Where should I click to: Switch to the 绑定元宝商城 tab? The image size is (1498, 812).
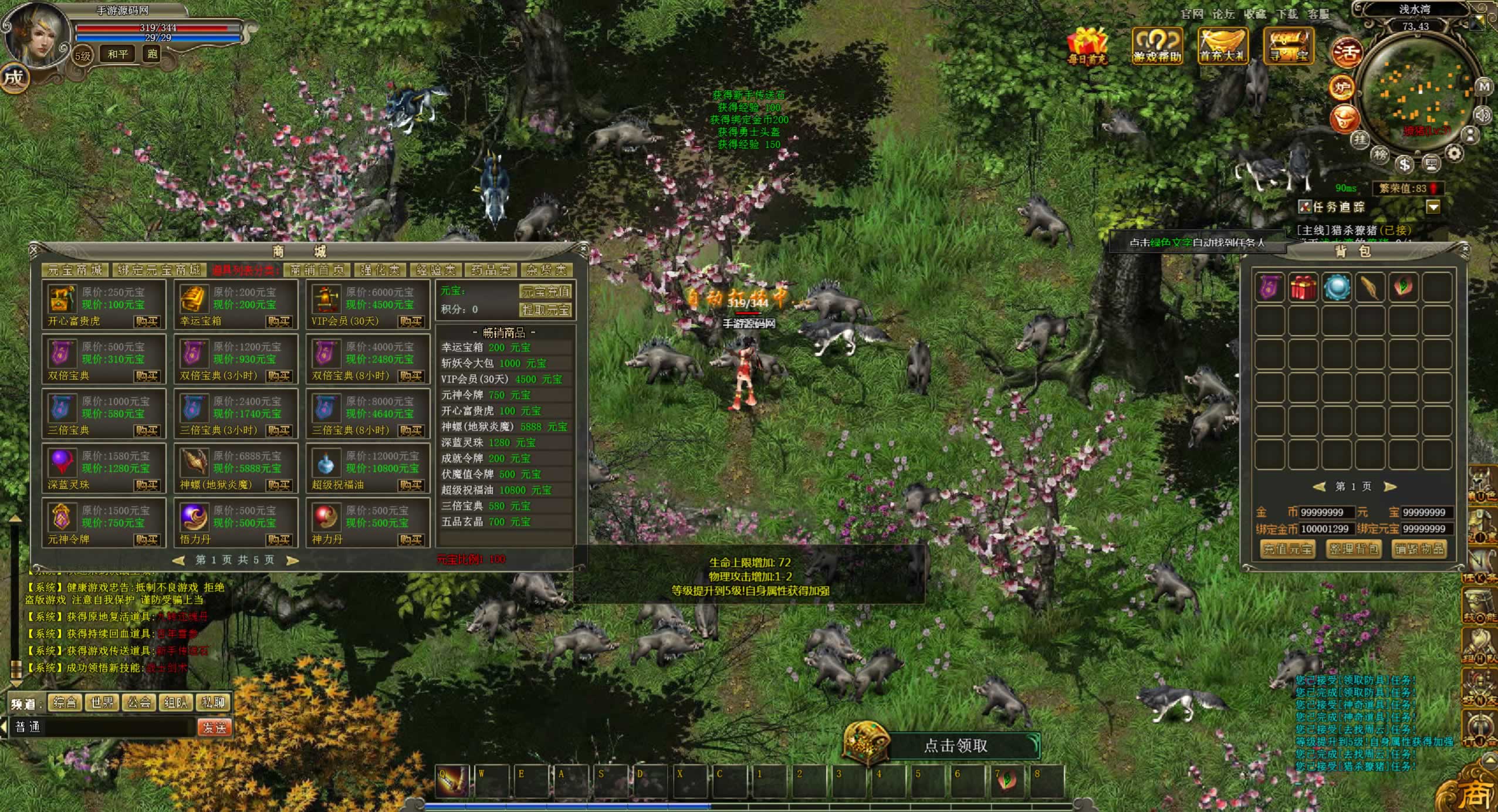159,270
